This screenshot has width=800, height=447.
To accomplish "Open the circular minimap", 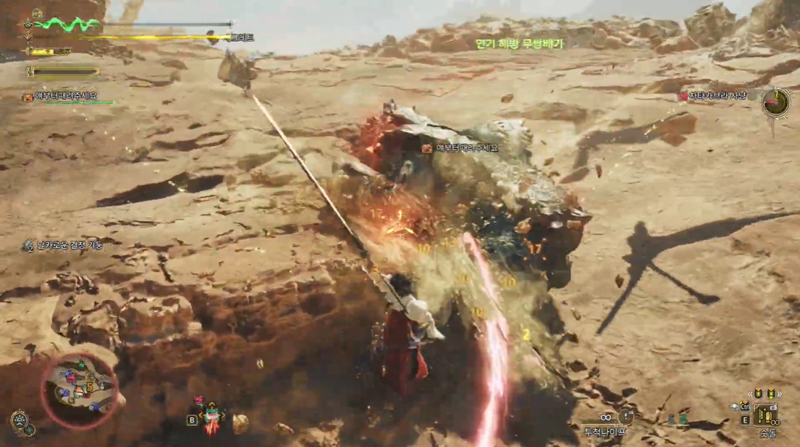I will (80, 387).
